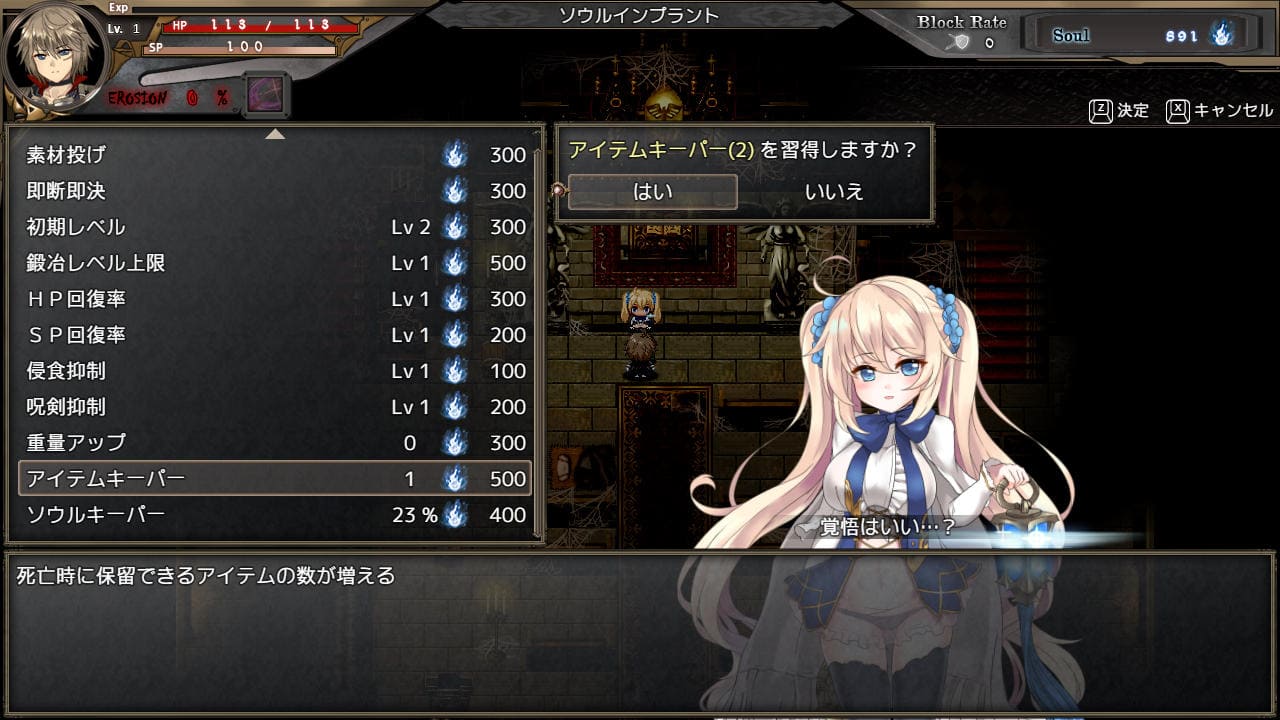This screenshot has height=720, width=1280.
Task: Select the アイテムキーパー row
Action: click(275, 479)
